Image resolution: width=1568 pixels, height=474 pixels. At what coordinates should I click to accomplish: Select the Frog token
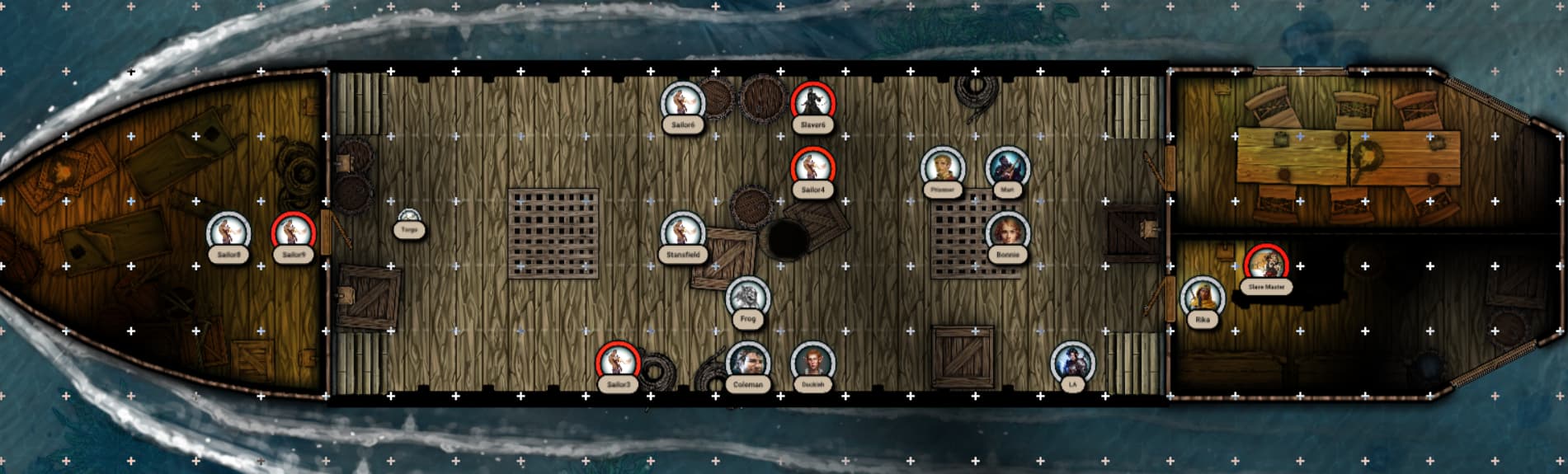(747, 297)
